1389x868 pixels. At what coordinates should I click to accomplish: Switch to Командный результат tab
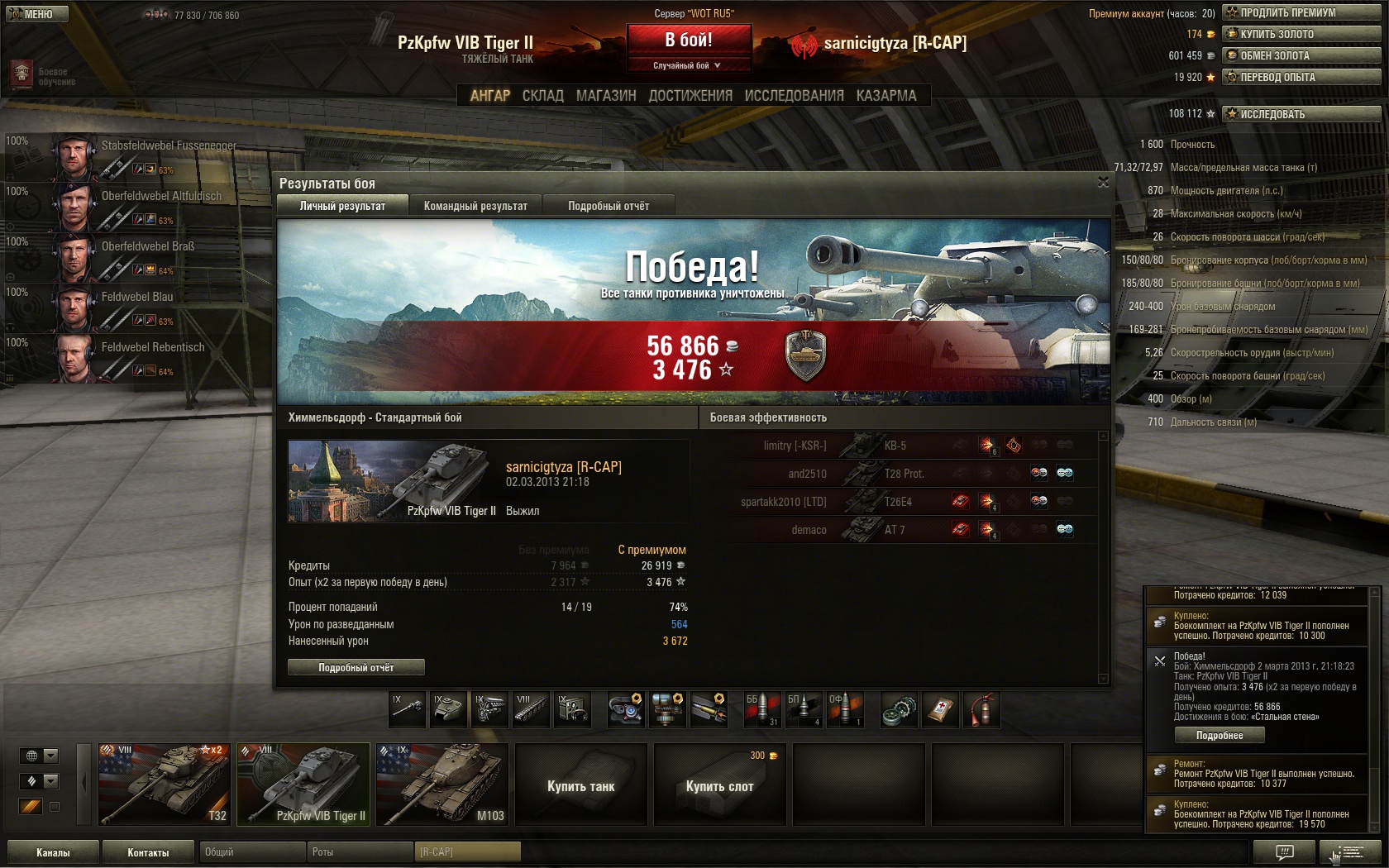475,206
